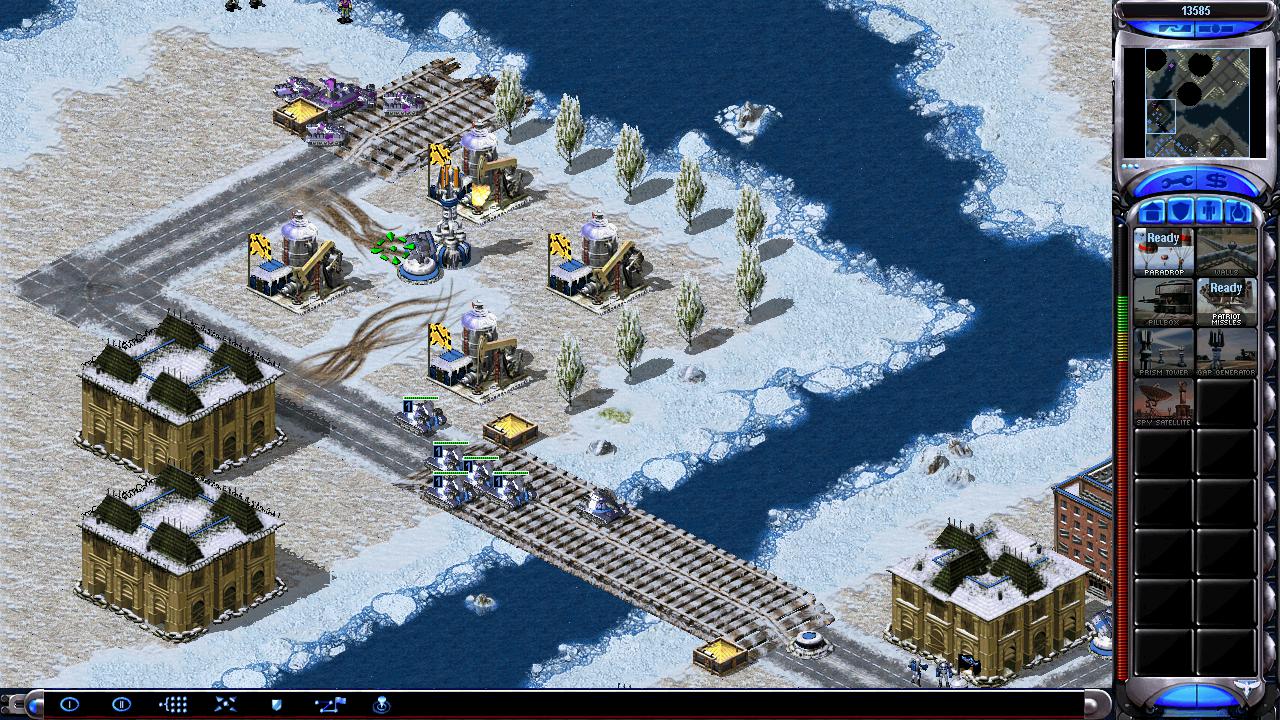Screen dimensions: 1280x720
Task: Toggle the waypoint flag planning mode
Action: tap(329, 704)
